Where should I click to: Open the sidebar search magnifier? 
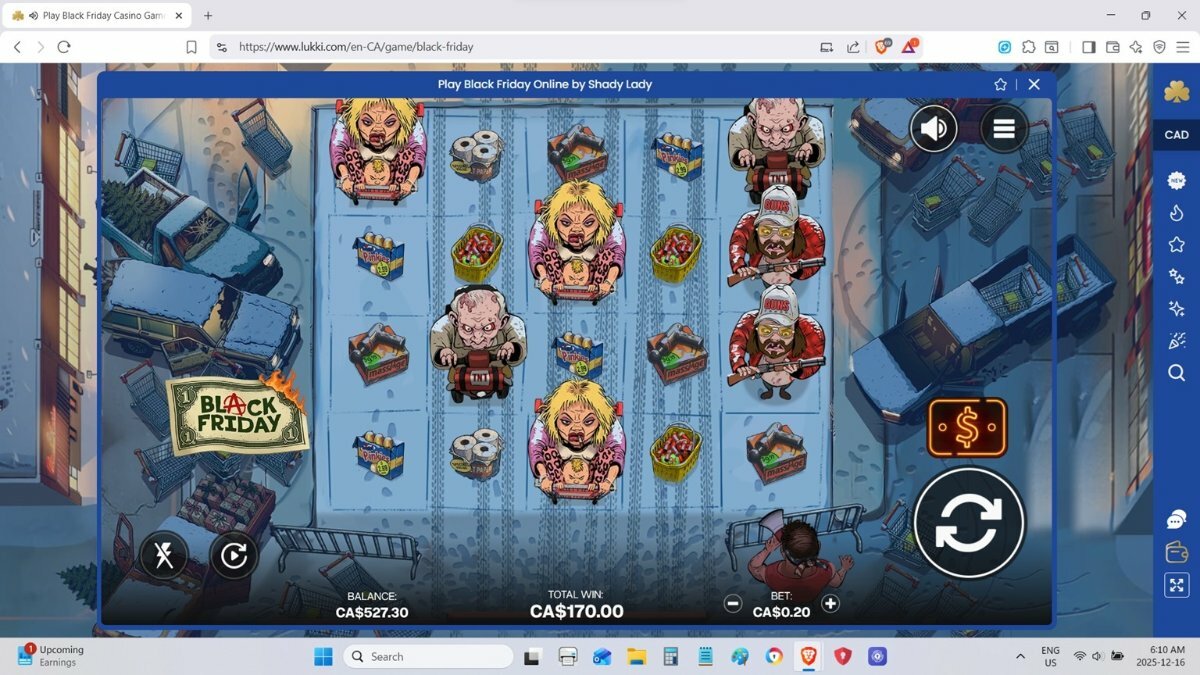[1176, 373]
